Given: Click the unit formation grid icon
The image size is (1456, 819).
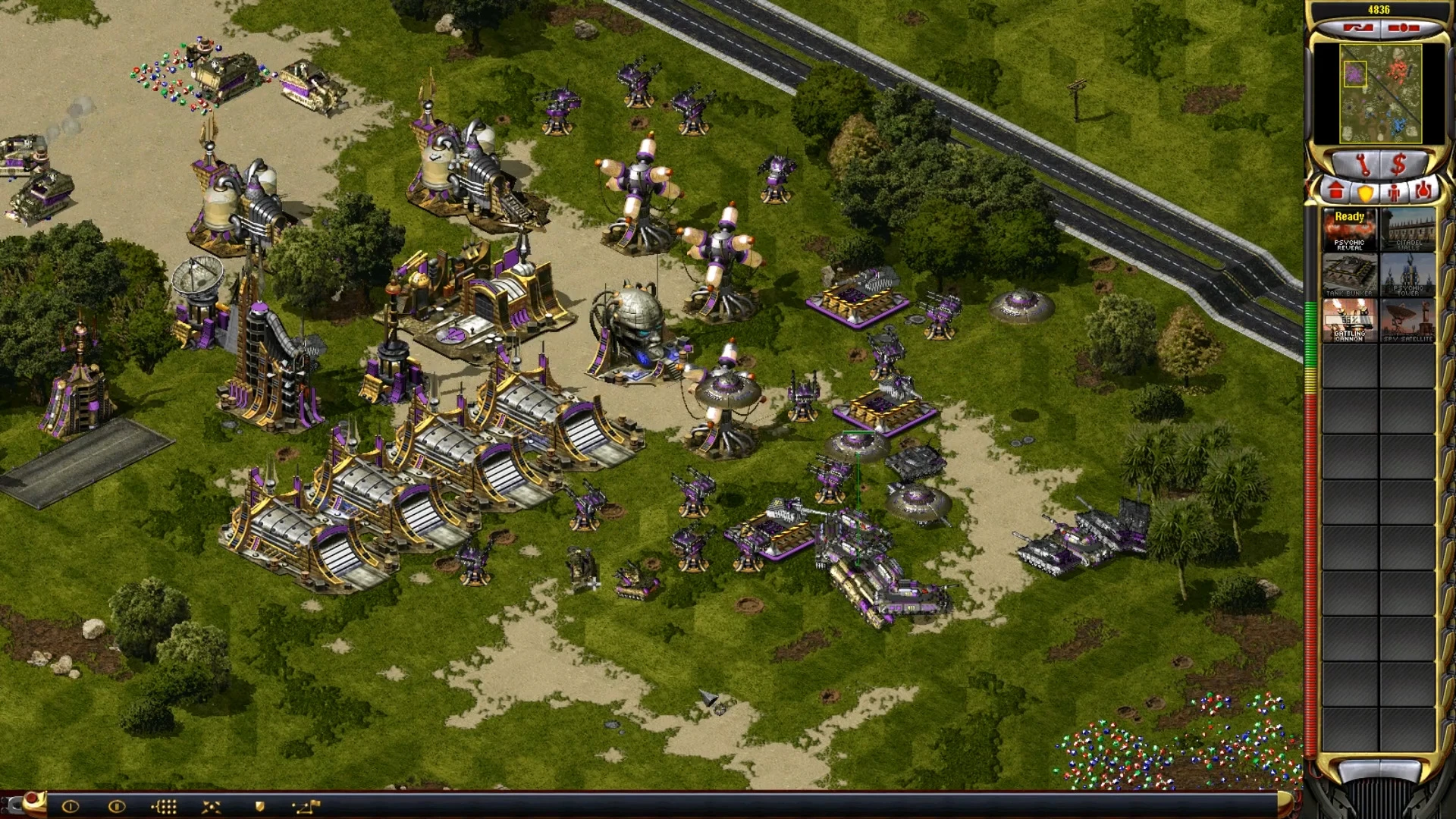Looking at the screenshot, I should (165, 806).
